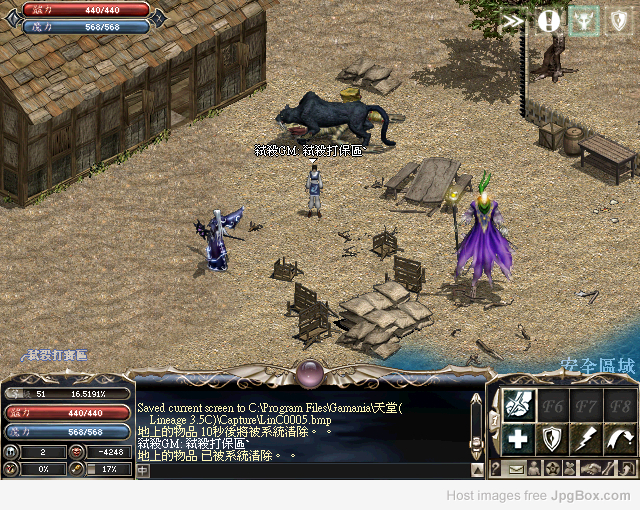Click the exclamation mark alert icon
The width and height of the screenshot is (640, 510).
[548, 20]
